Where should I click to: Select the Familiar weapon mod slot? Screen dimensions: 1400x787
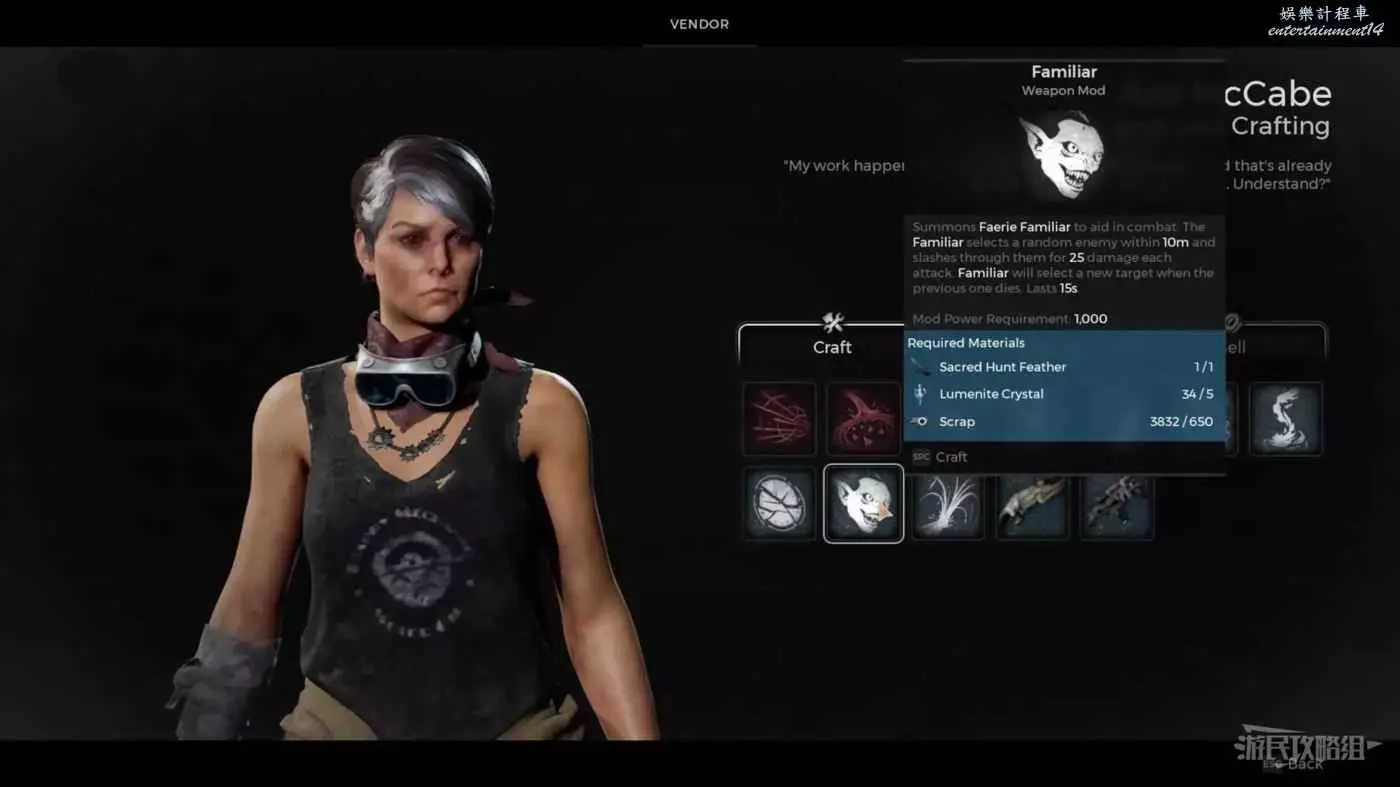(863, 503)
